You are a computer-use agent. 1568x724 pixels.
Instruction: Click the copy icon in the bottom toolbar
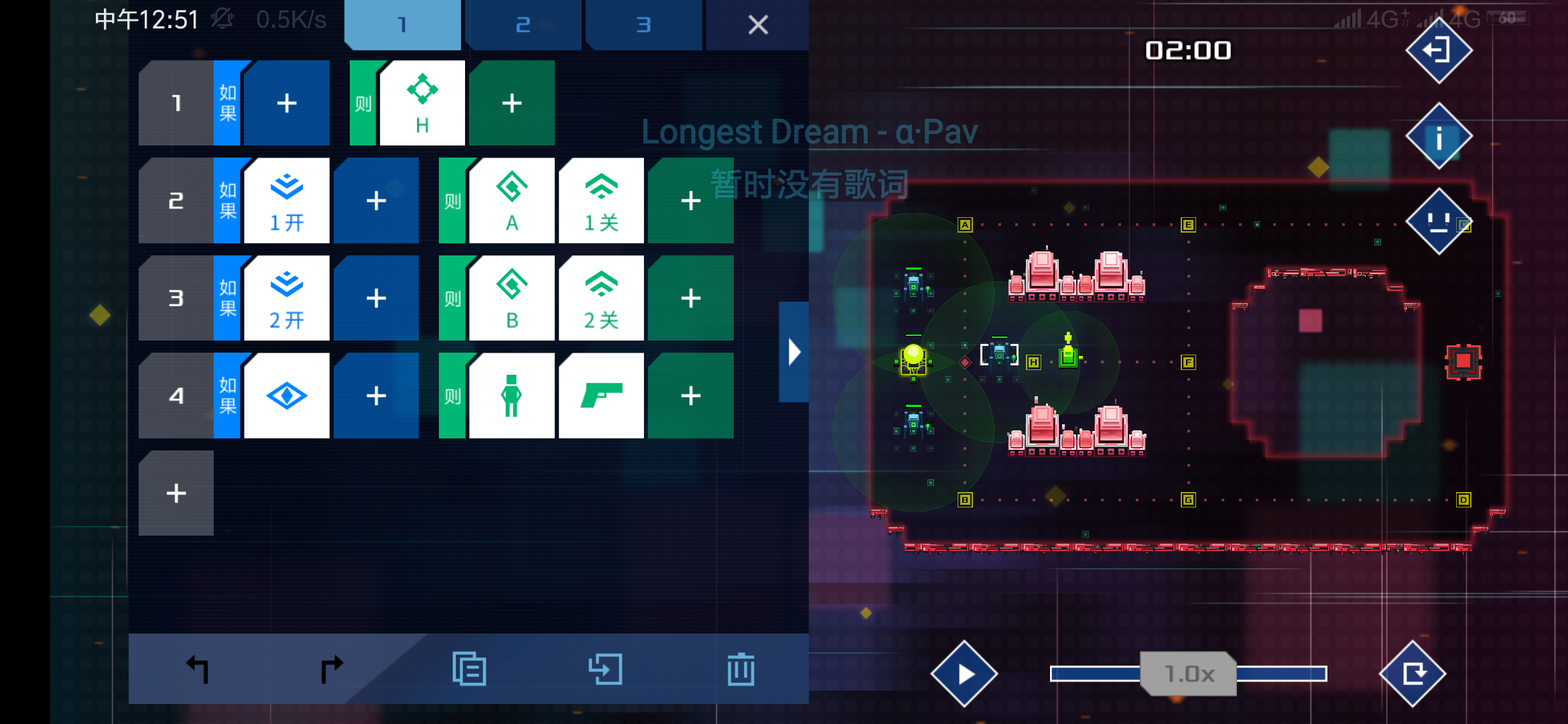pyautogui.click(x=469, y=668)
